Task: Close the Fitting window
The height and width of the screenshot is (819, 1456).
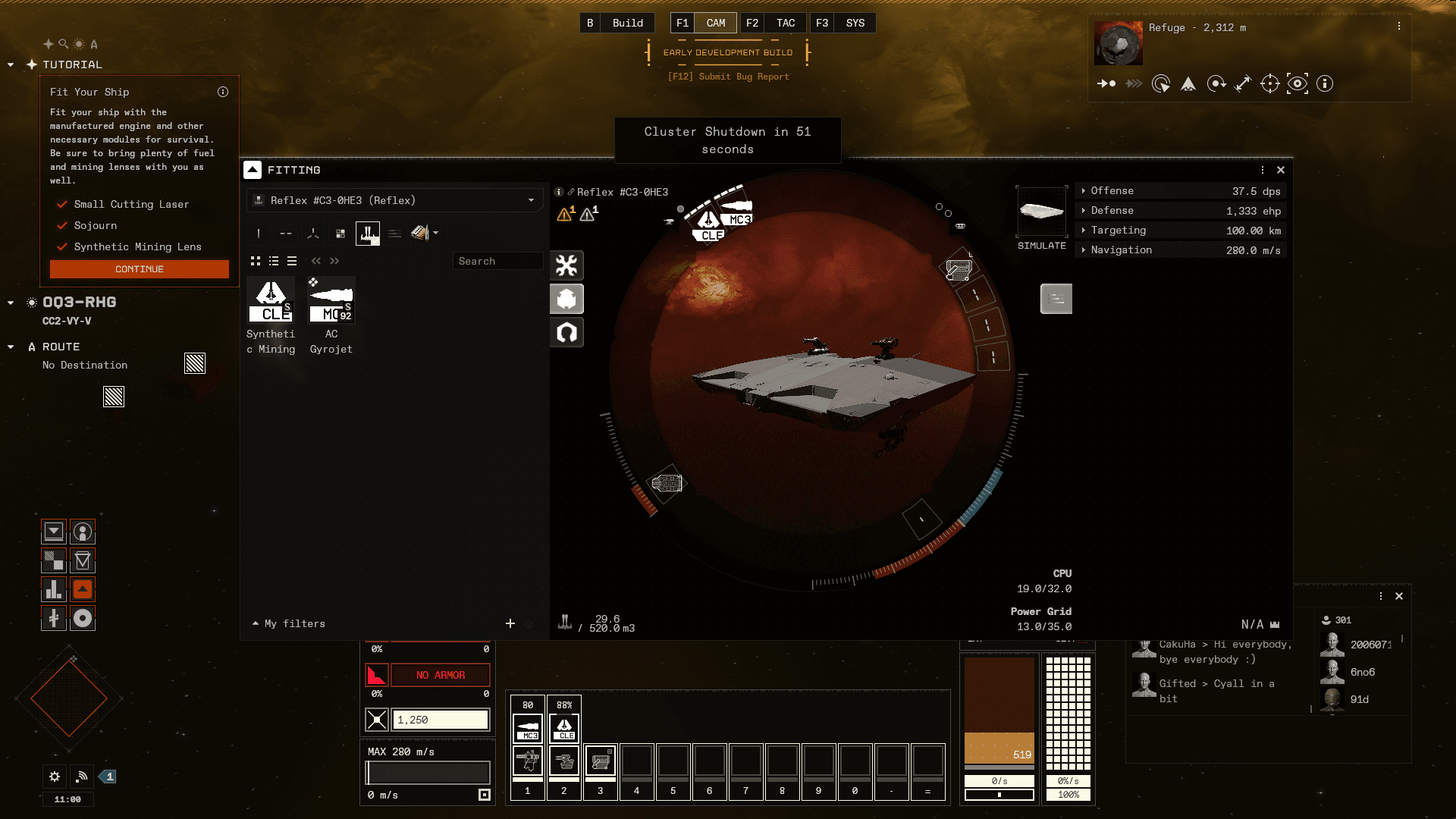Action: coord(1281,170)
